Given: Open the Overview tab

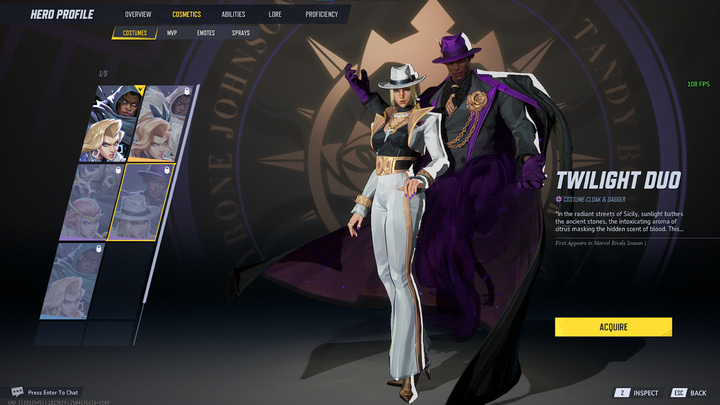Looking at the screenshot, I should [138, 15].
